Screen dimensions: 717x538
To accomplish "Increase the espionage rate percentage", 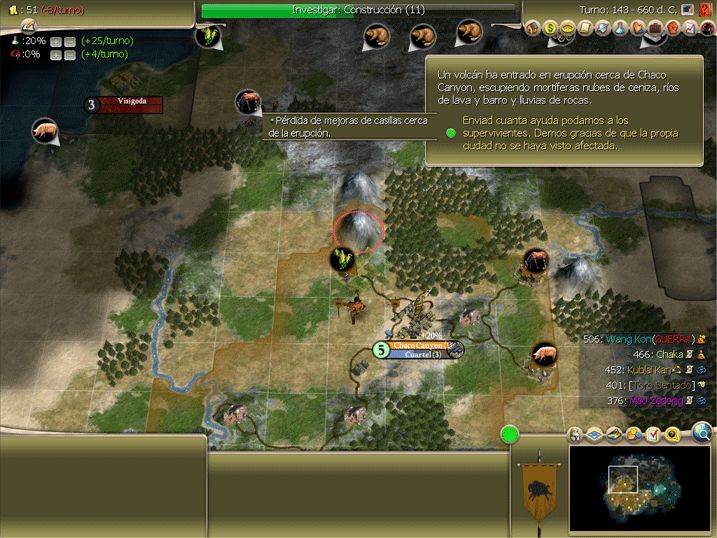I will [56, 55].
